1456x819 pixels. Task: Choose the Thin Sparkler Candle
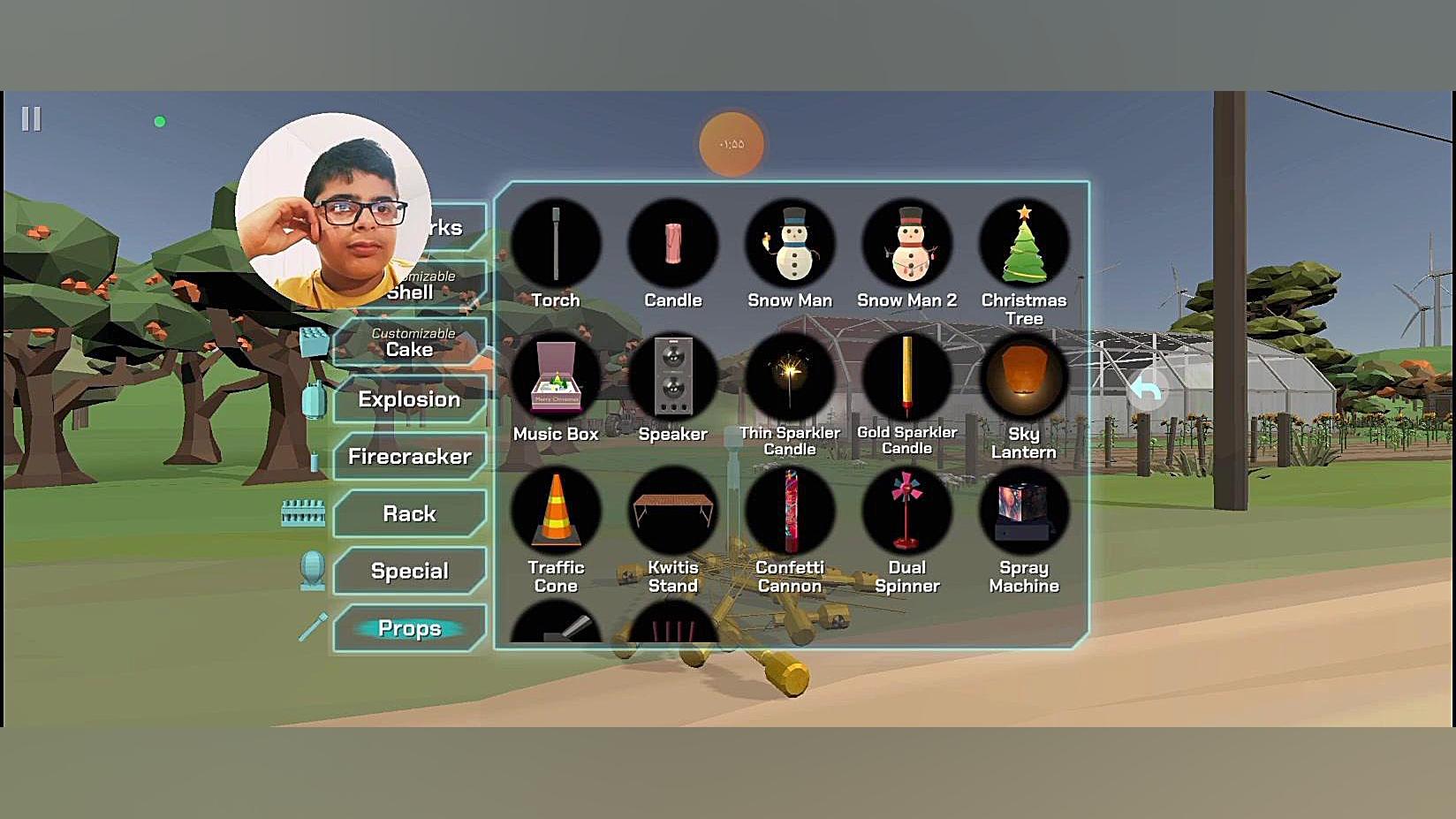click(790, 378)
